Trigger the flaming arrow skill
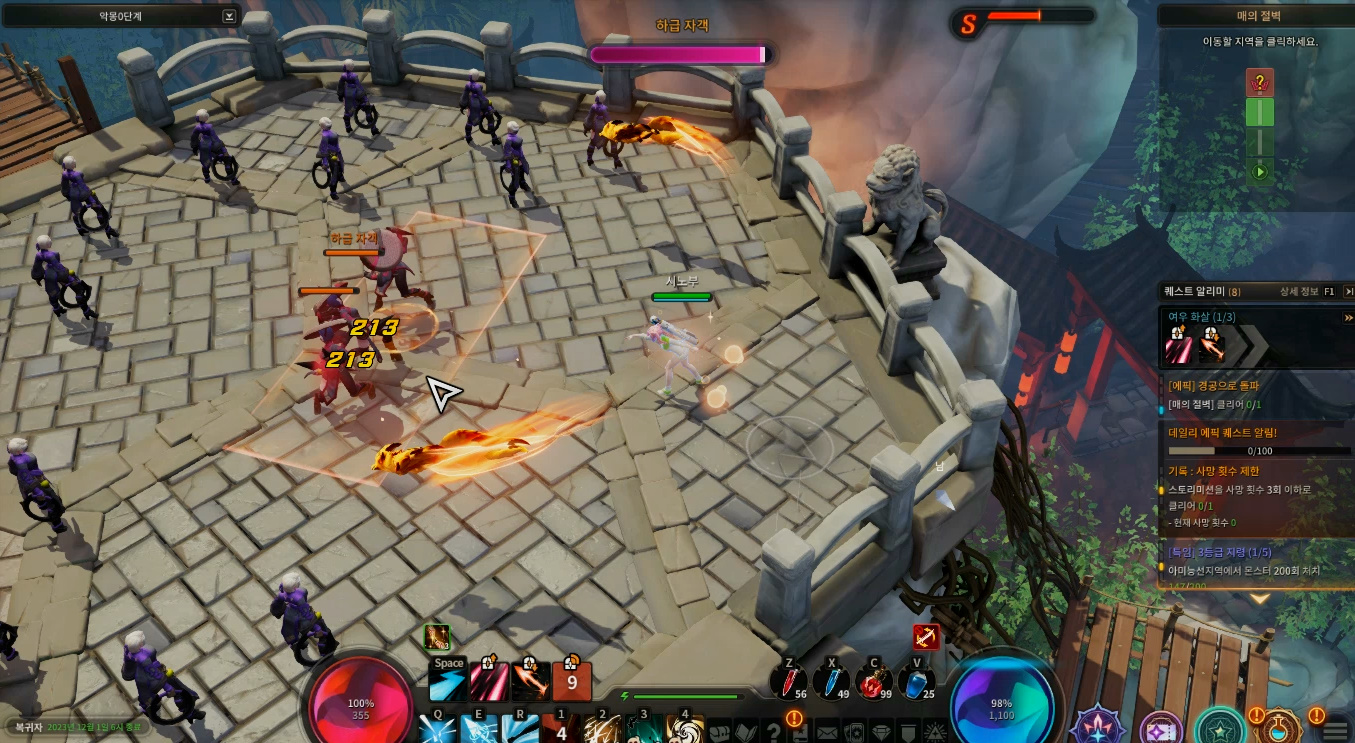Screen dimensions: 1355x743 [530, 681]
